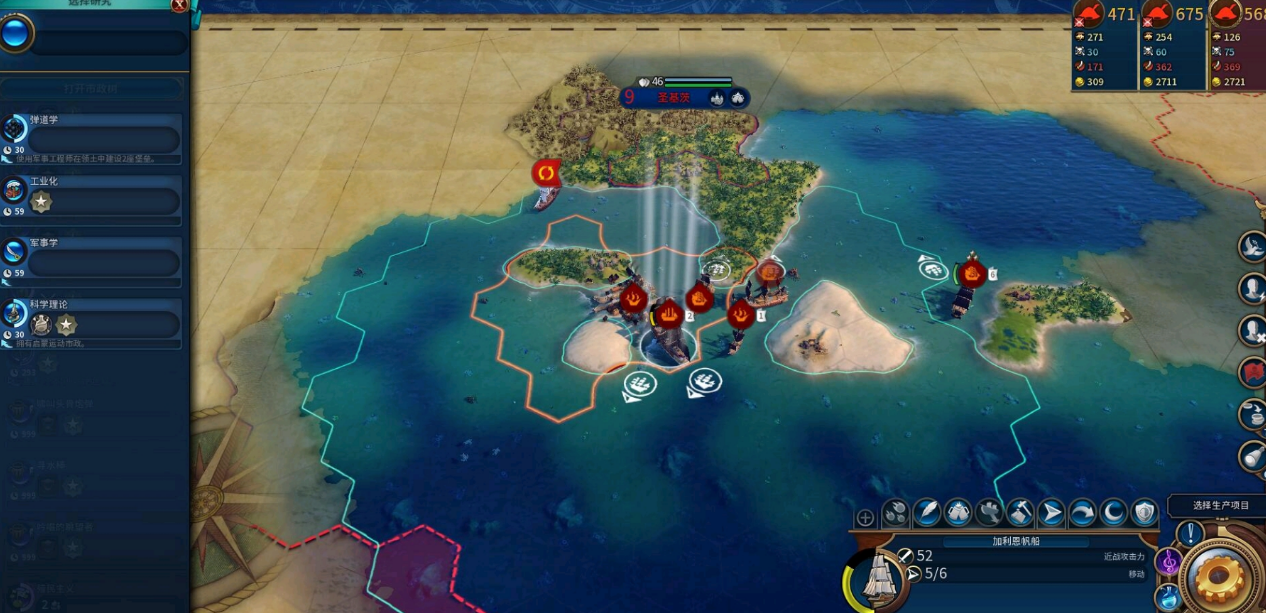Choose the move-to arrow action
Image resolution: width=1266 pixels, height=613 pixels.
pyautogui.click(x=1051, y=513)
